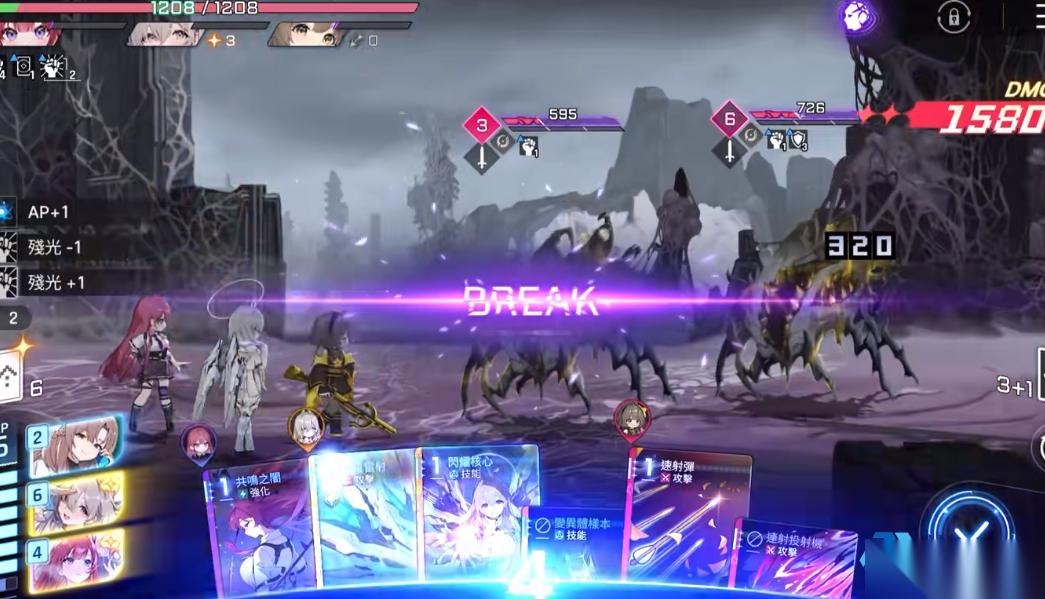Toggle the lock icon at top right
This screenshot has height=599, width=1045.
[x=953, y=17]
